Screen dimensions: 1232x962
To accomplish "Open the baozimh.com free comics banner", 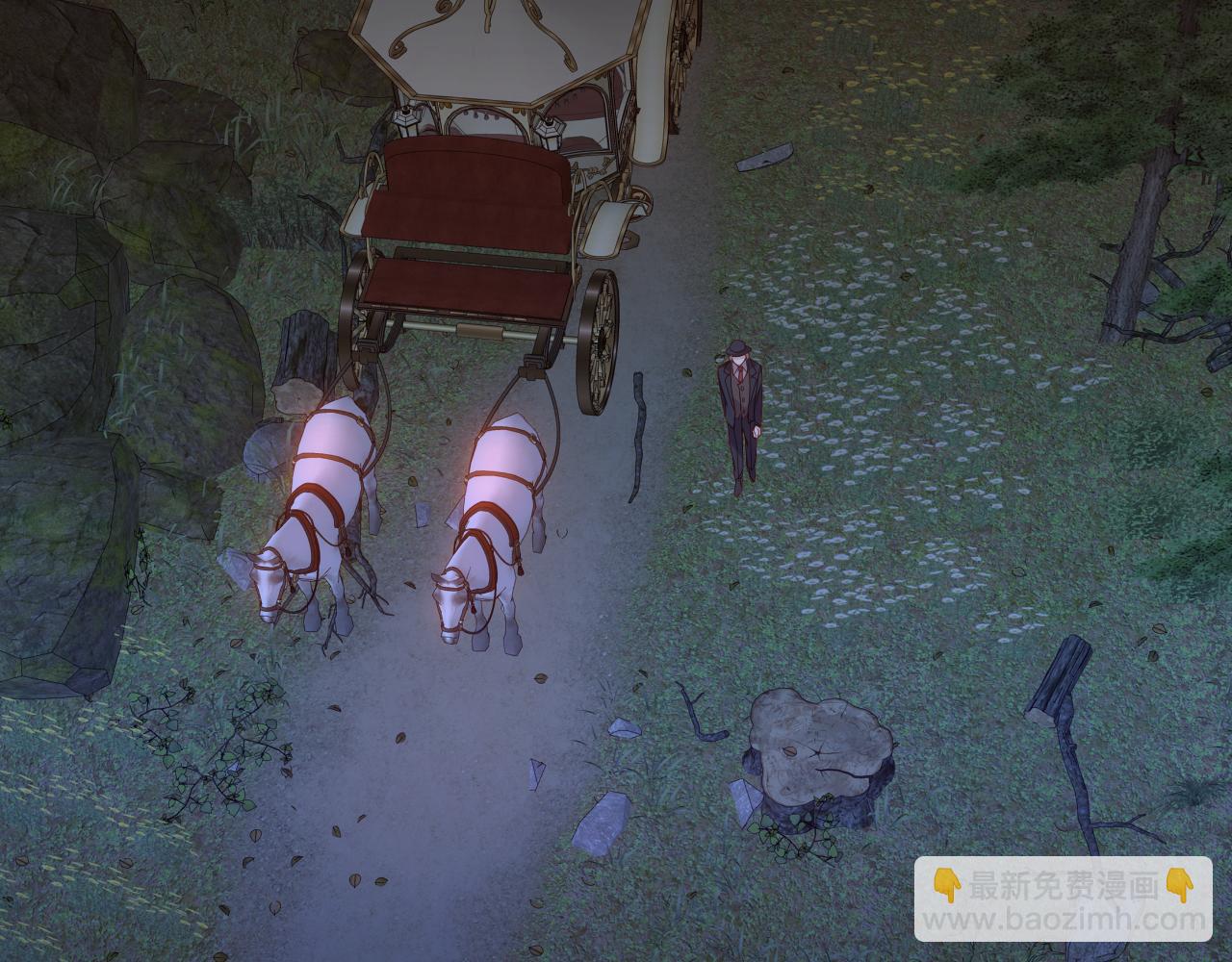I will [1064, 899].
